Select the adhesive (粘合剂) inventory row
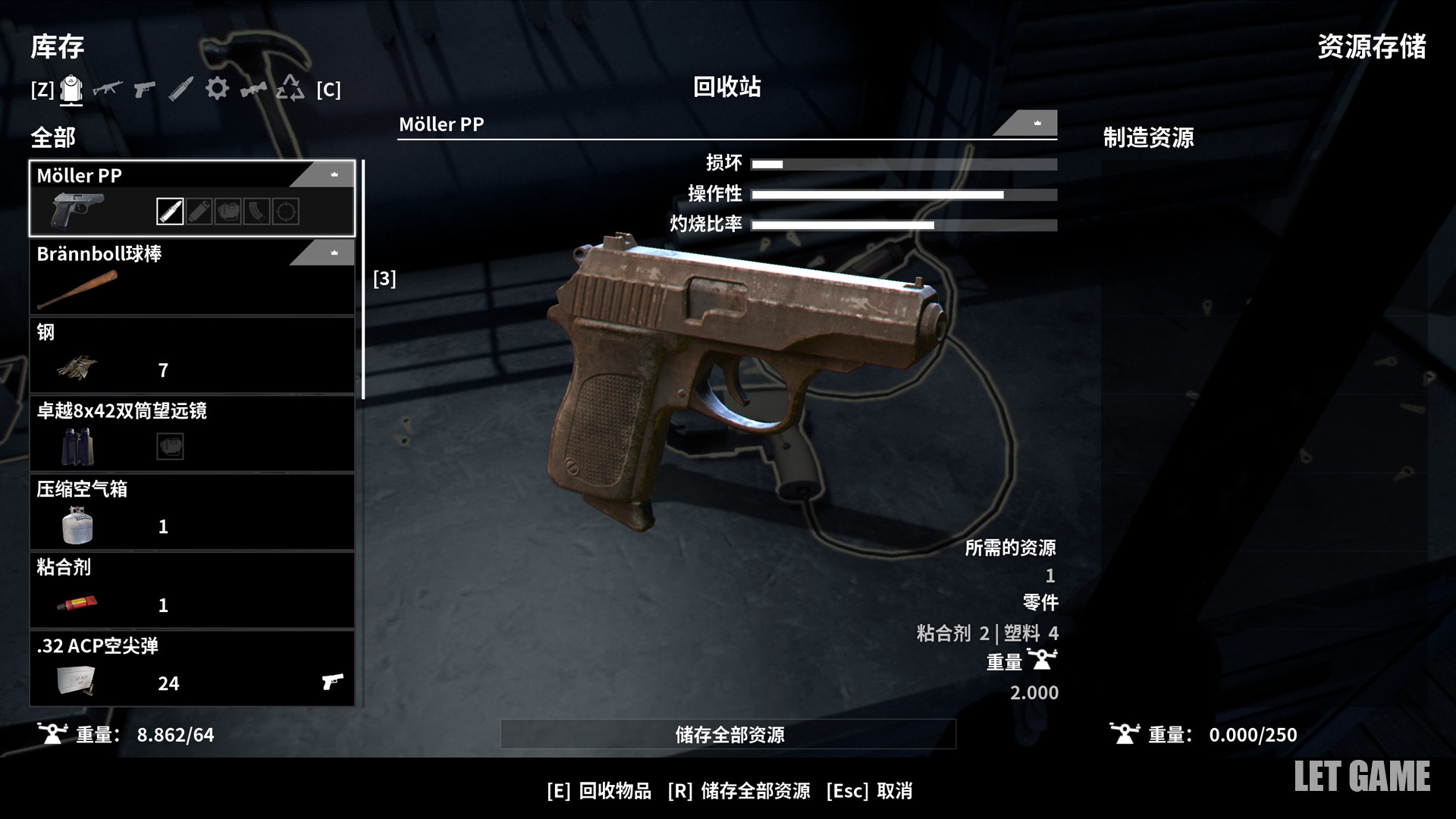The image size is (1456, 819). [192, 590]
